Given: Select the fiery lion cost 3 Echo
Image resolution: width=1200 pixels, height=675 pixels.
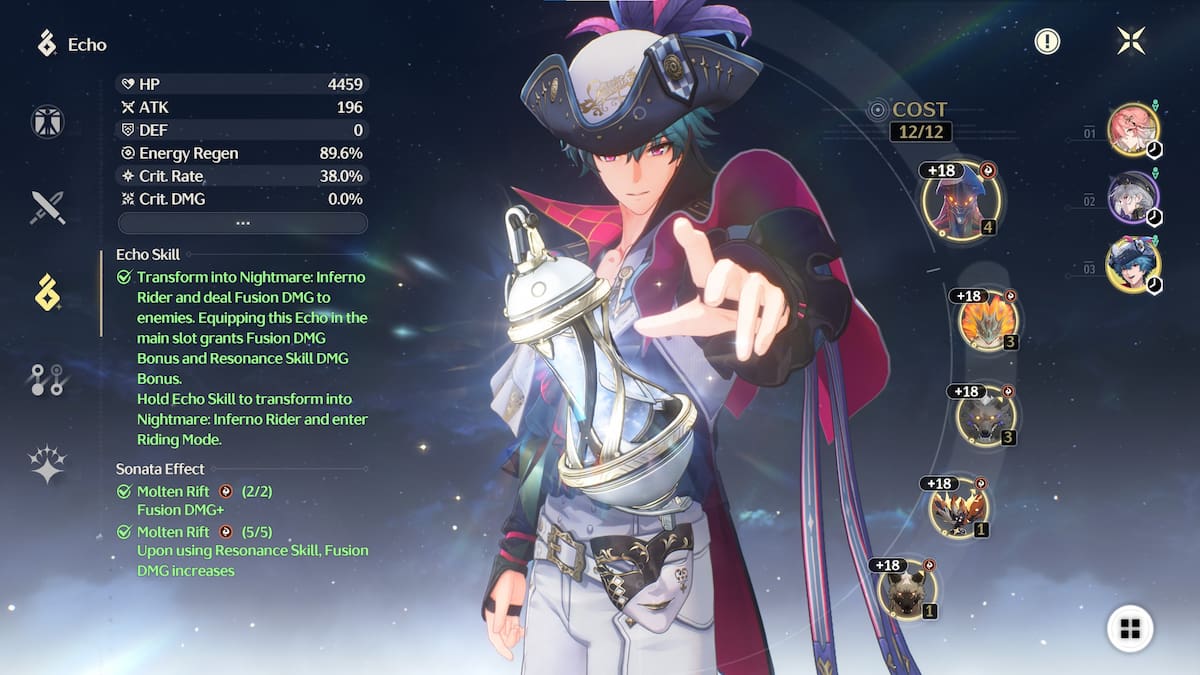Looking at the screenshot, I should click(x=988, y=320).
